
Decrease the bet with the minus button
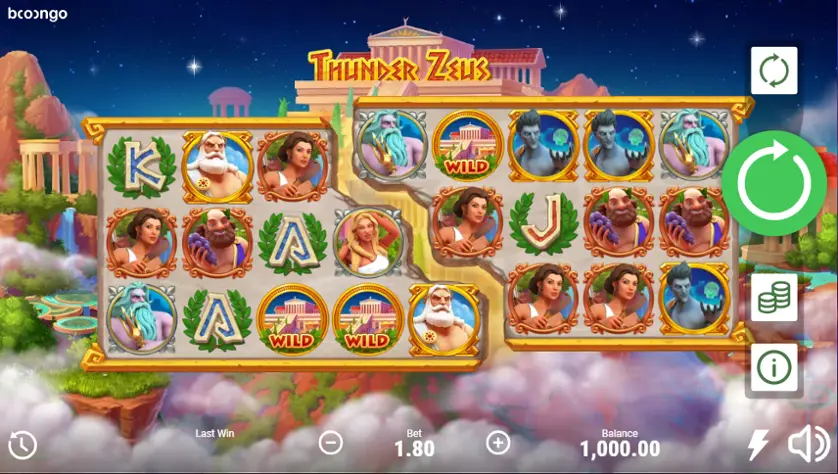click(330, 442)
